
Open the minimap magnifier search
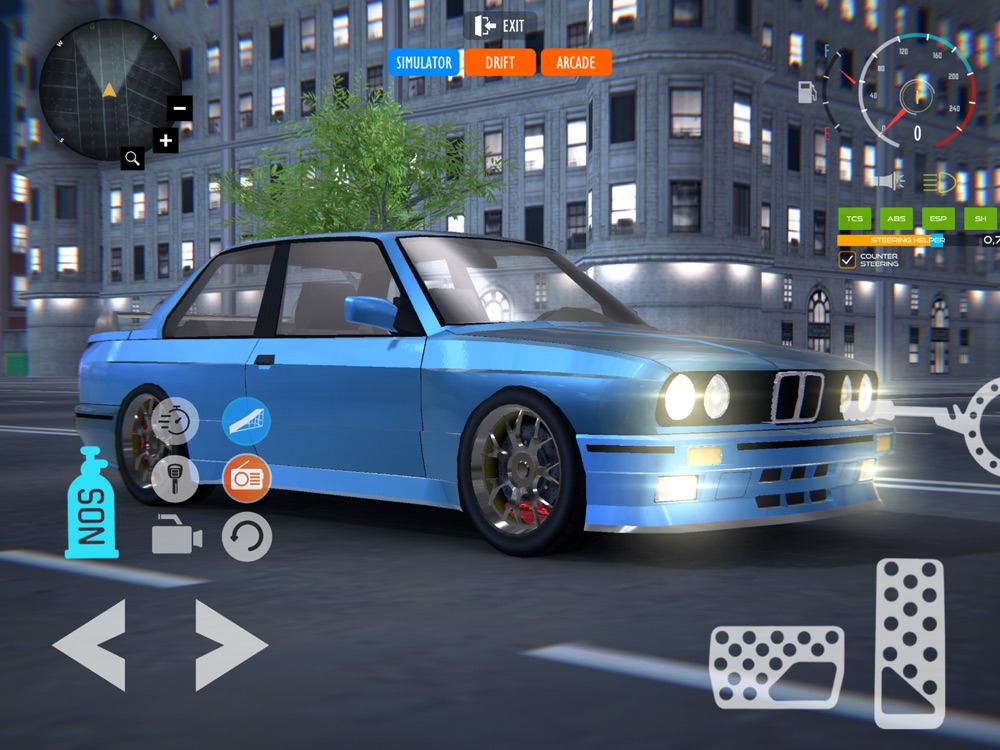click(x=133, y=157)
